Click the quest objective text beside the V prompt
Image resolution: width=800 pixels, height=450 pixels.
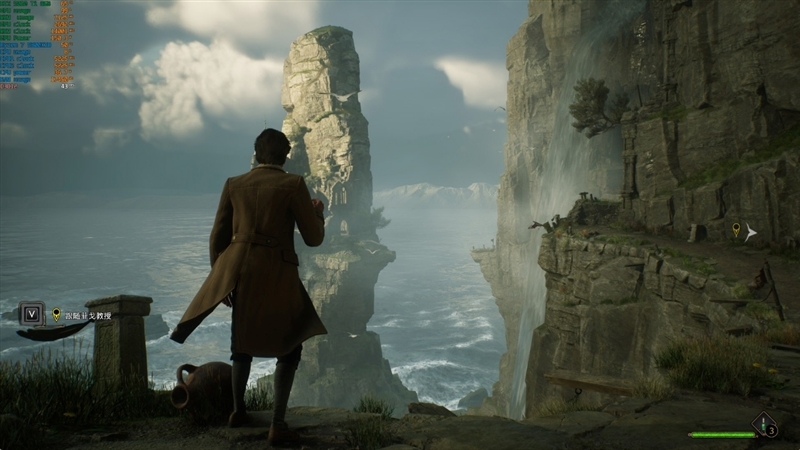tap(89, 315)
